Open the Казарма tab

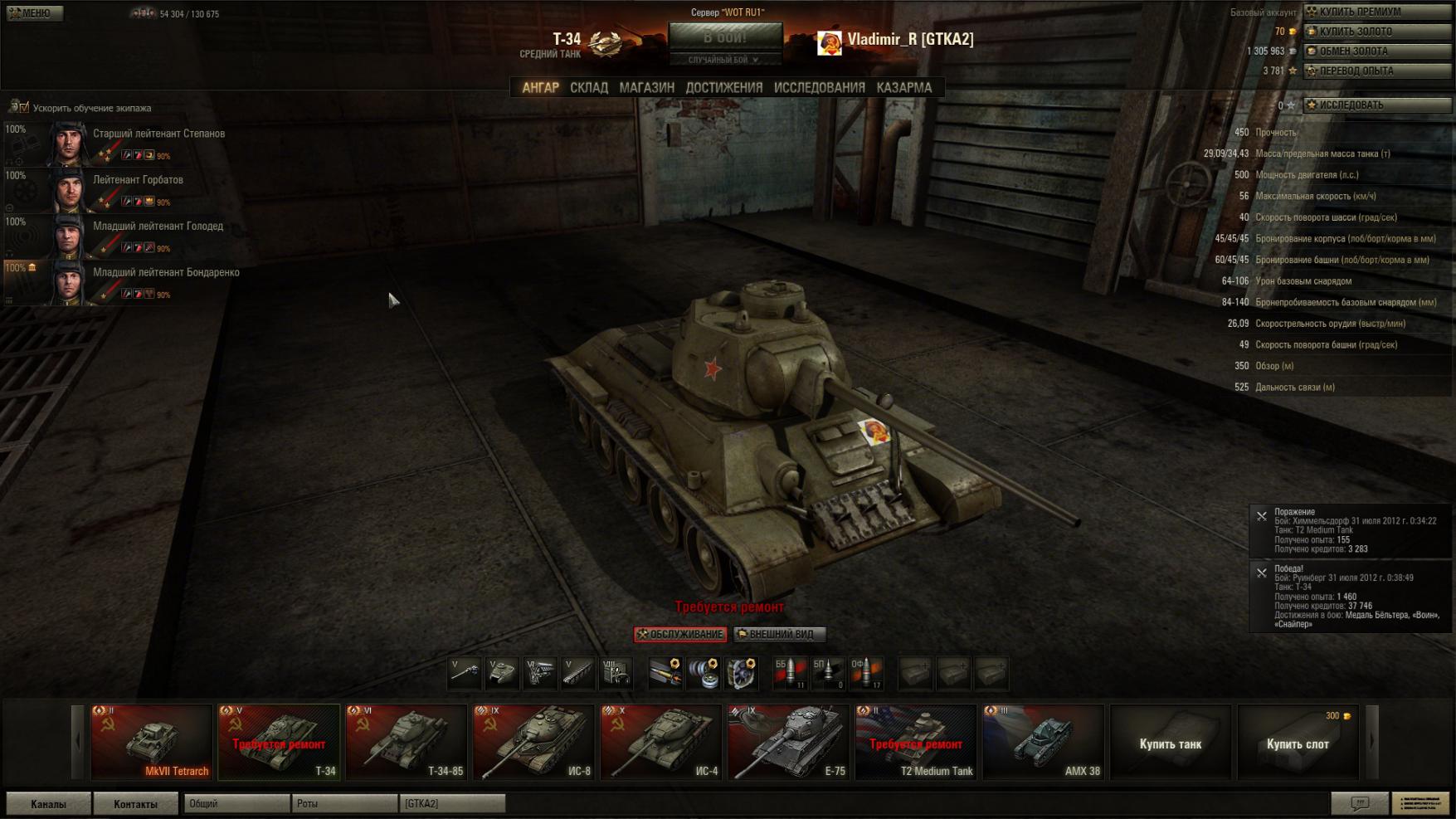903,87
